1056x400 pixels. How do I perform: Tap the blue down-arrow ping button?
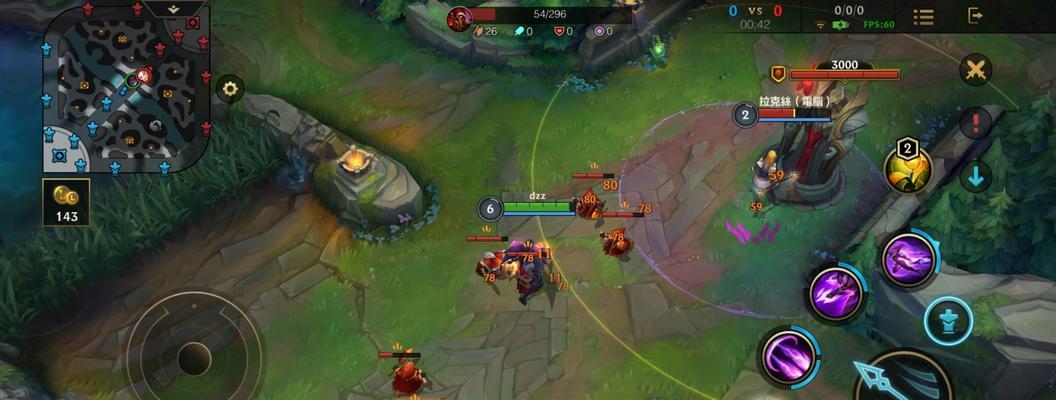tap(975, 176)
